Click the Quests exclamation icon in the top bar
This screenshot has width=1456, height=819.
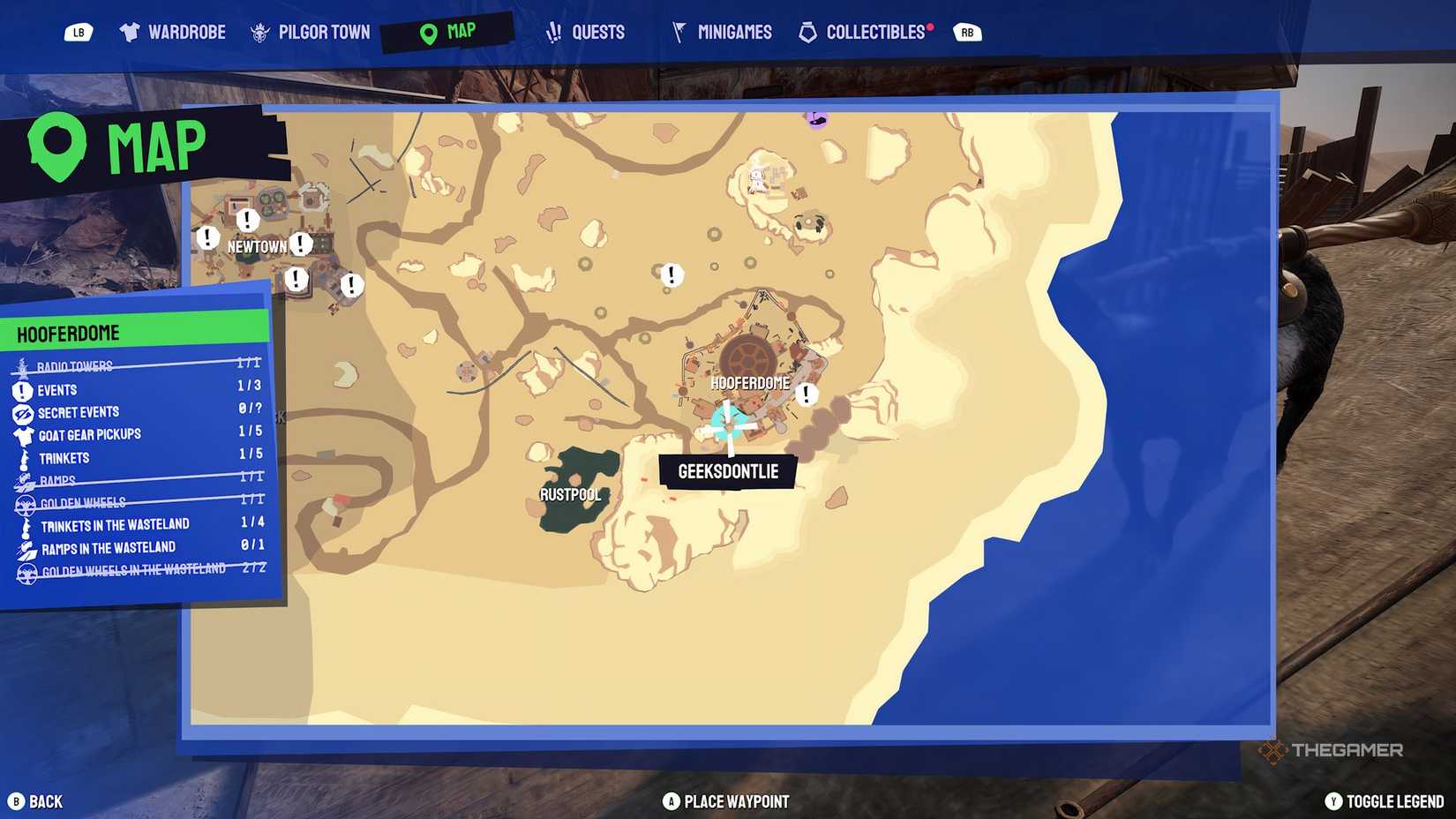click(x=554, y=31)
